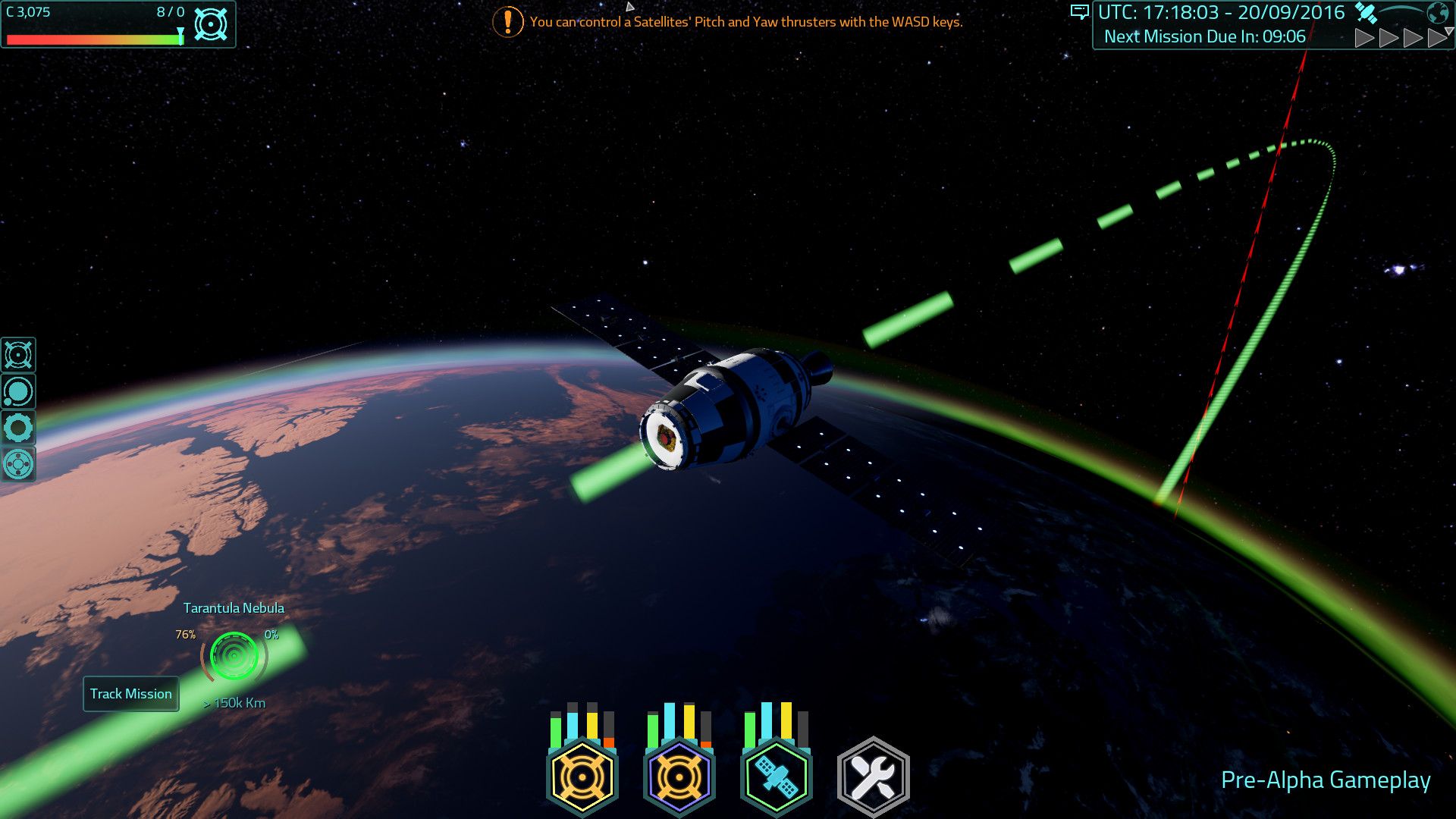Select the purple ground station hexagon
Viewport: 1456px width, 819px height.
click(x=679, y=776)
